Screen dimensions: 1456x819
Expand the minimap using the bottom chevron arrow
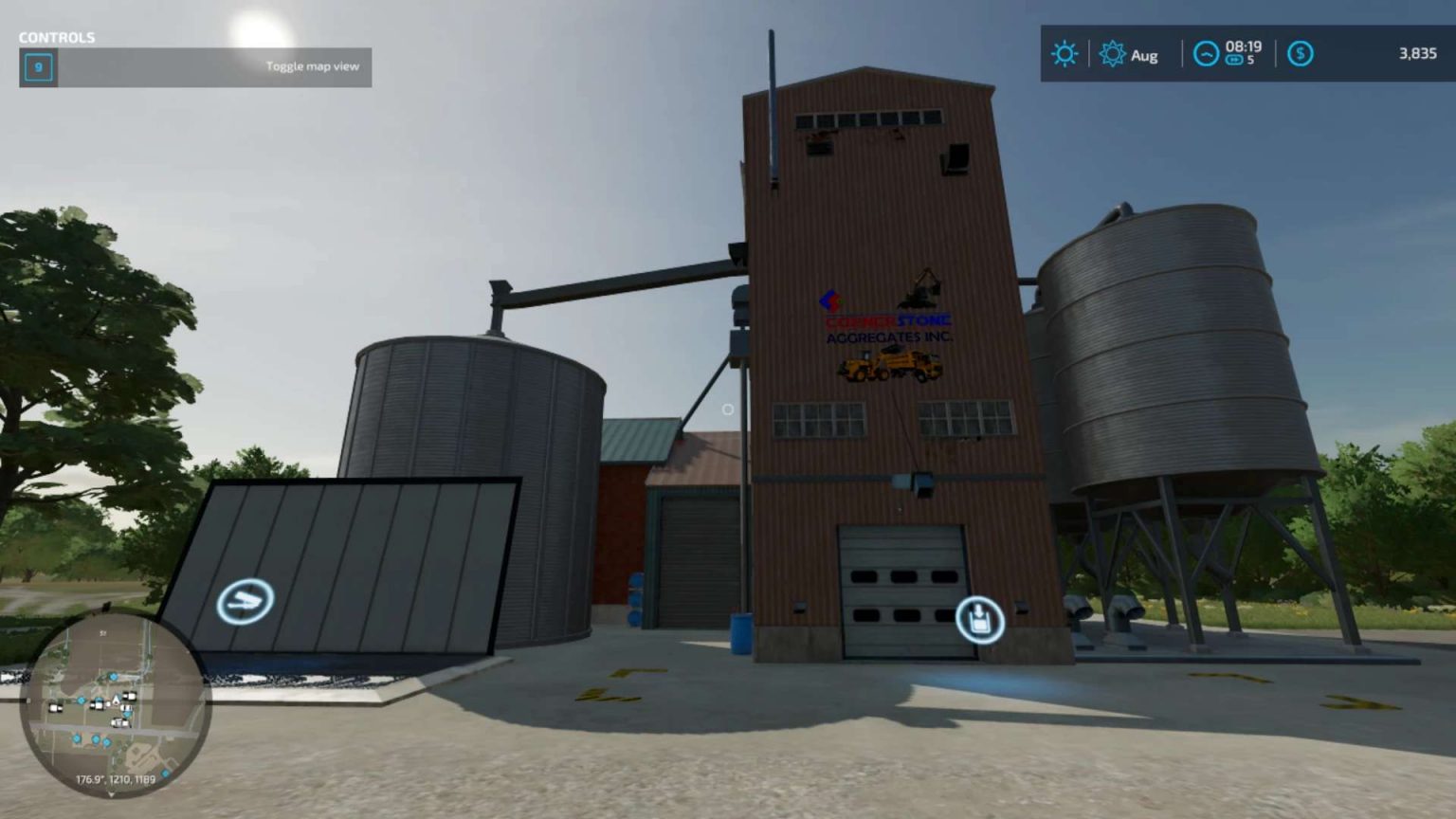(111, 794)
